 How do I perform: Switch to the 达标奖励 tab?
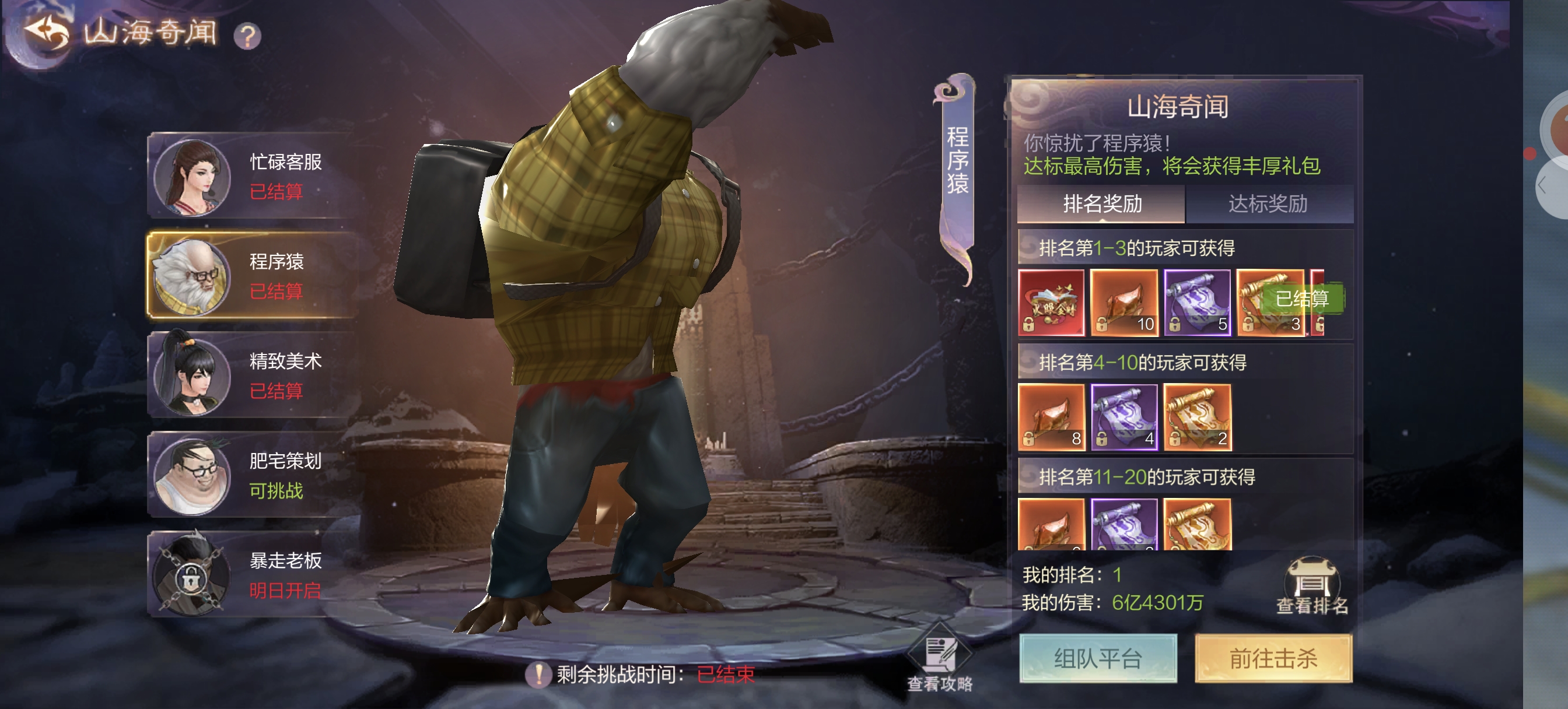click(x=1268, y=204)
